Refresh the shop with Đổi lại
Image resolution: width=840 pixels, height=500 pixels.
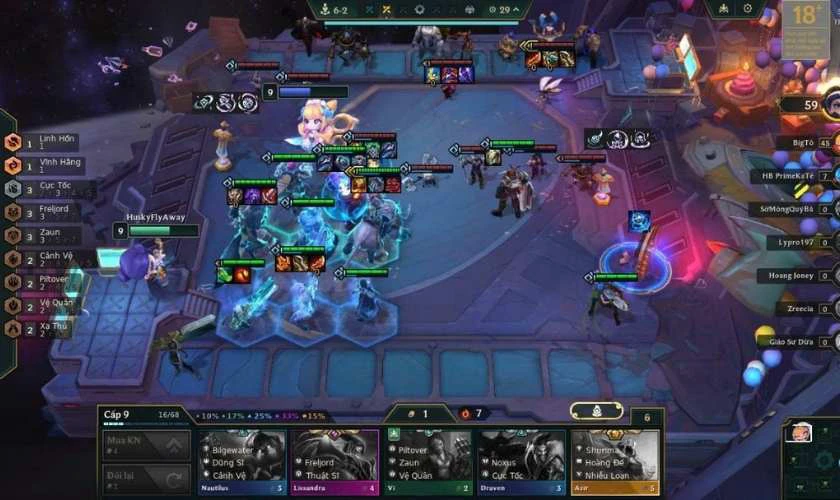coord(146,479)
